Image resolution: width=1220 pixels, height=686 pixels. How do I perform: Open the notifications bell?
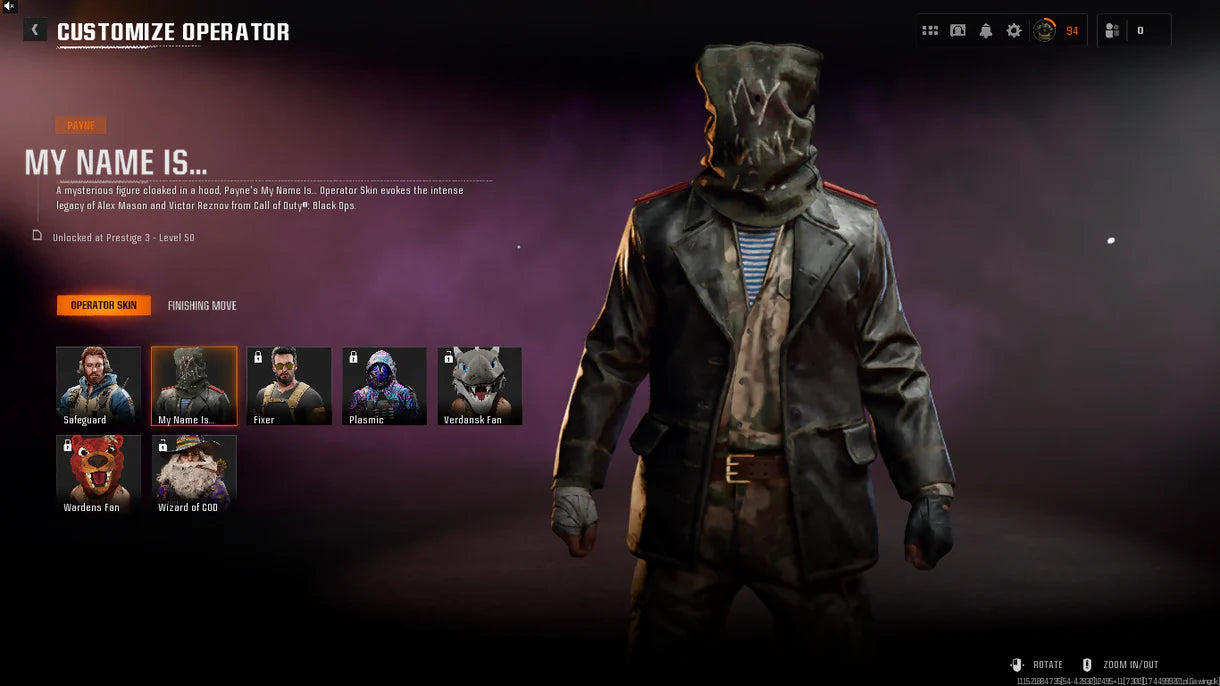[x=986, y=31]
